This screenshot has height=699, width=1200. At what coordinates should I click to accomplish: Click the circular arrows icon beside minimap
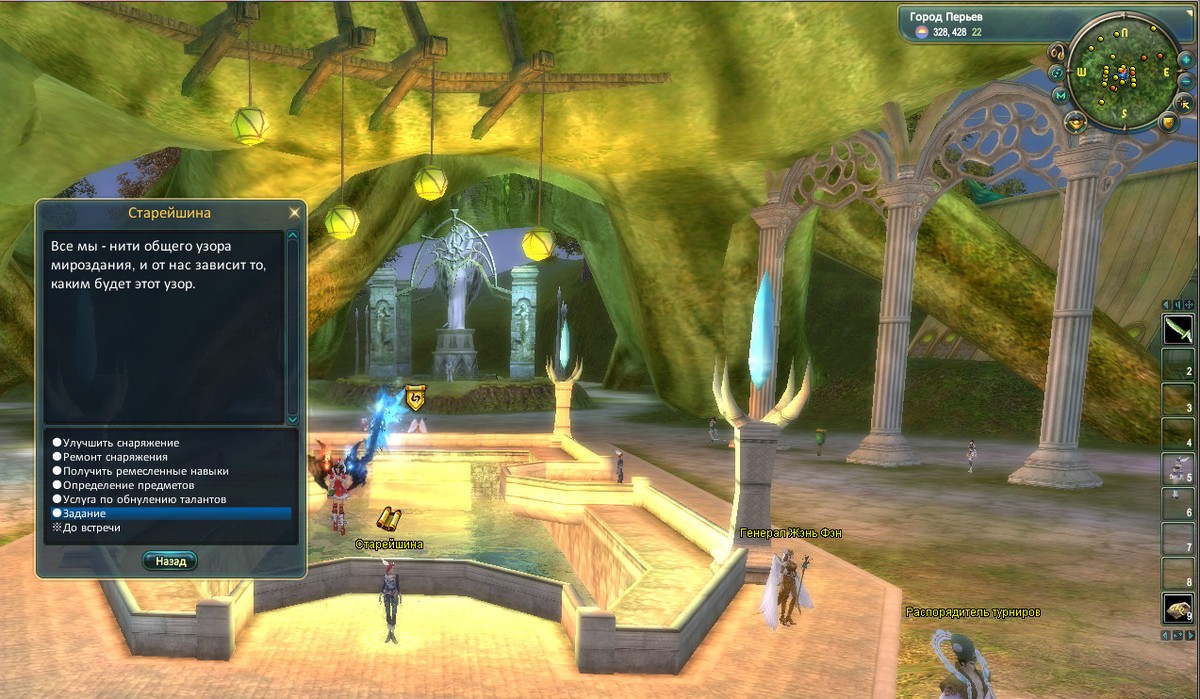[x=1056, y=73]
